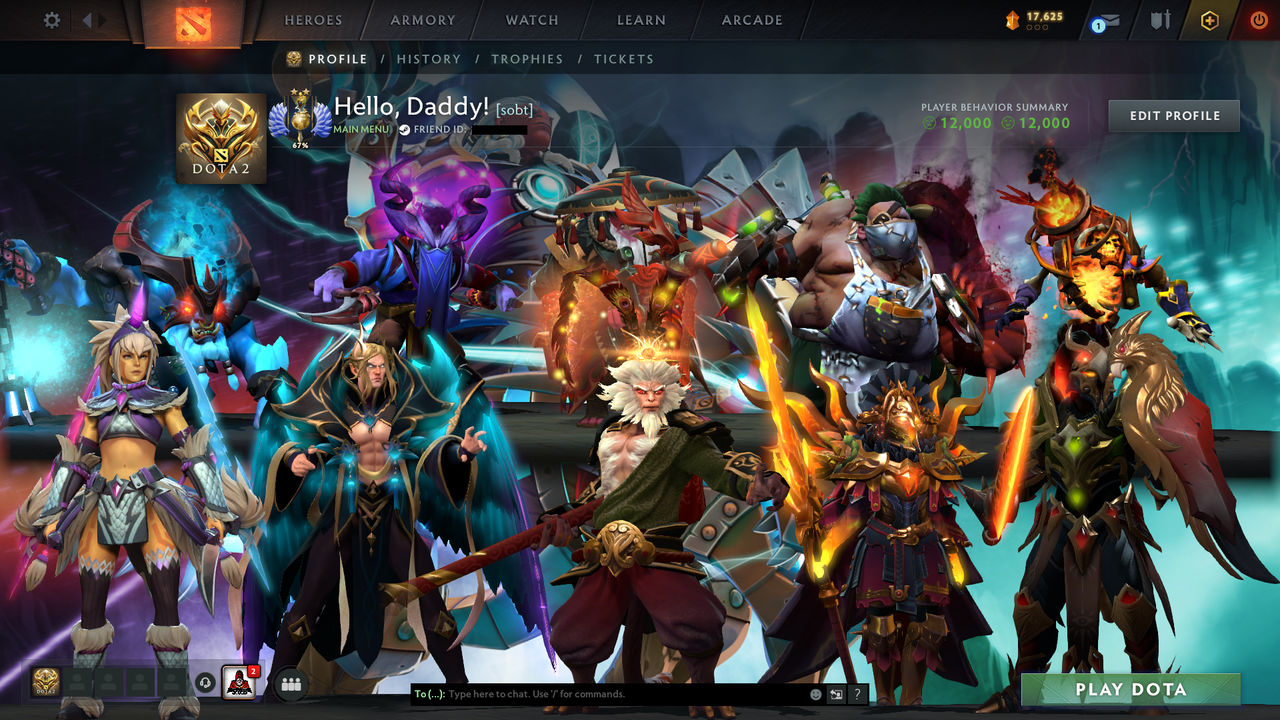
Task: Open Dota Plus via gold plus icon
Action: point(1209,19)
